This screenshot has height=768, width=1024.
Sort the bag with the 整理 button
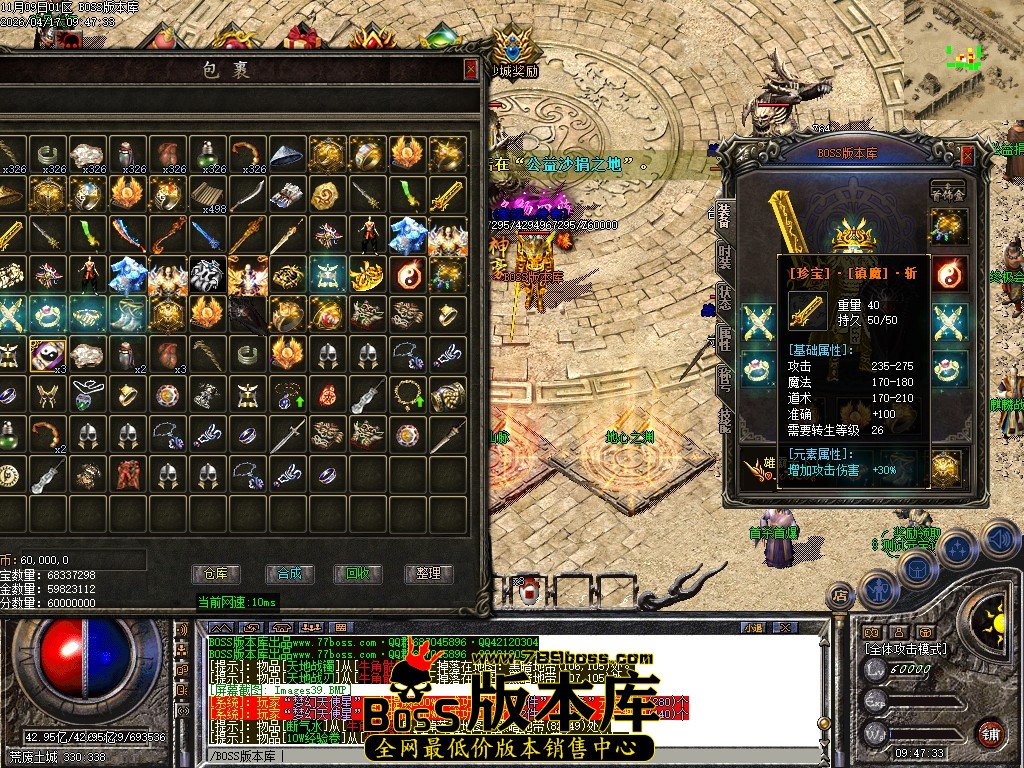(x=428, y=574)
